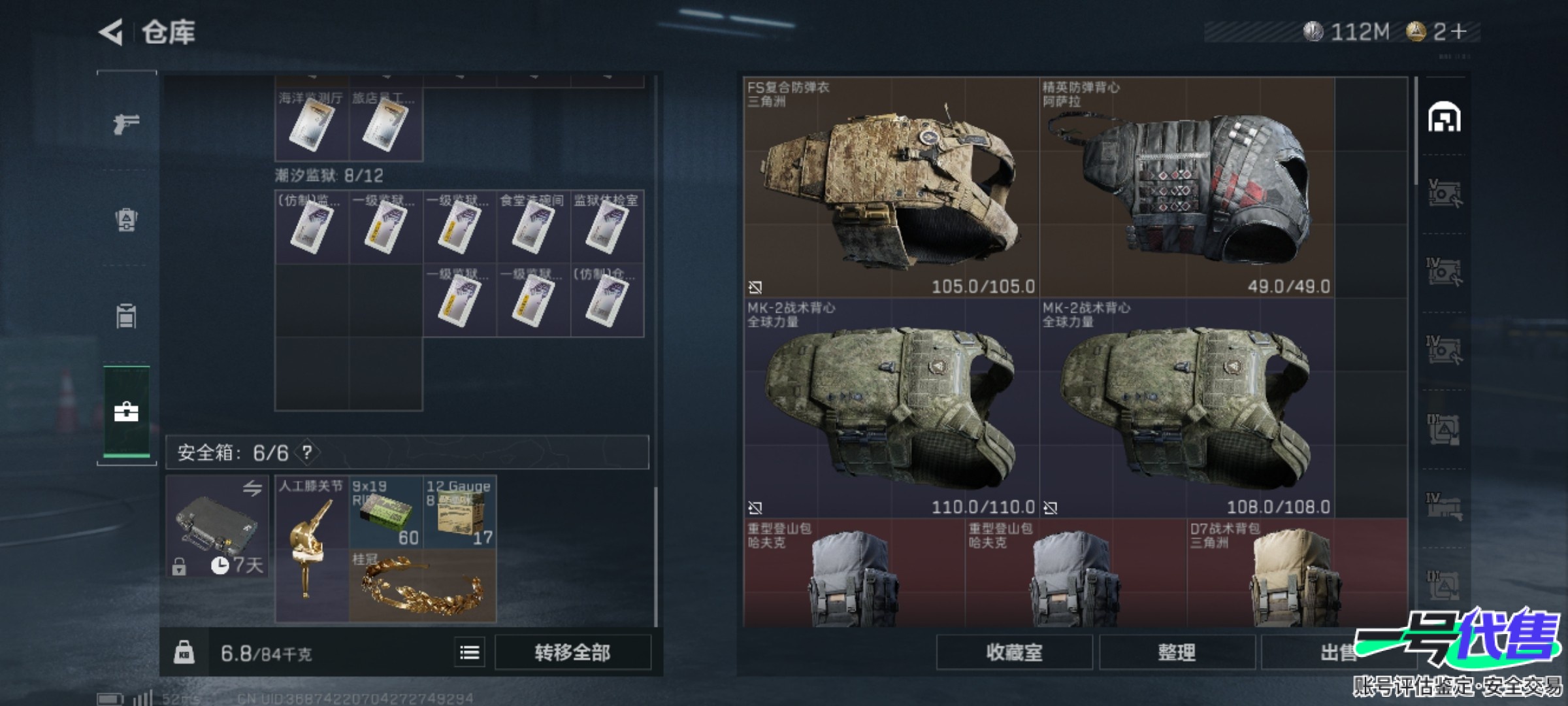This screenshot has height=706, width=1568.
Task: Click the safe box case with 7天 timer
Action: [x=217, y=526]
